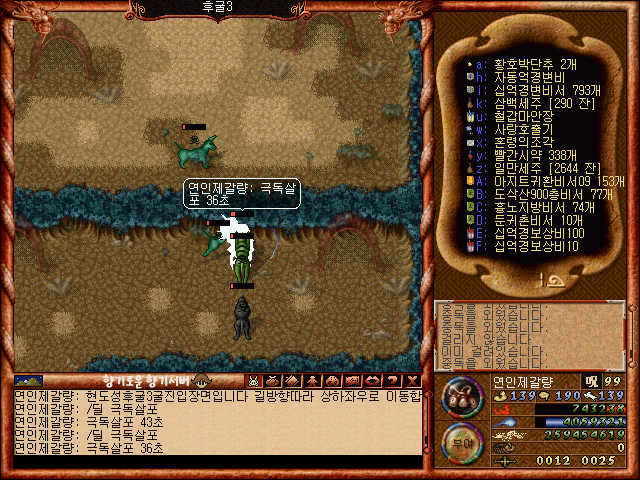Open the rabbit face toolbar icon
Screen dimensions: 640x480
pyautogui.click(x=253, y=381)
